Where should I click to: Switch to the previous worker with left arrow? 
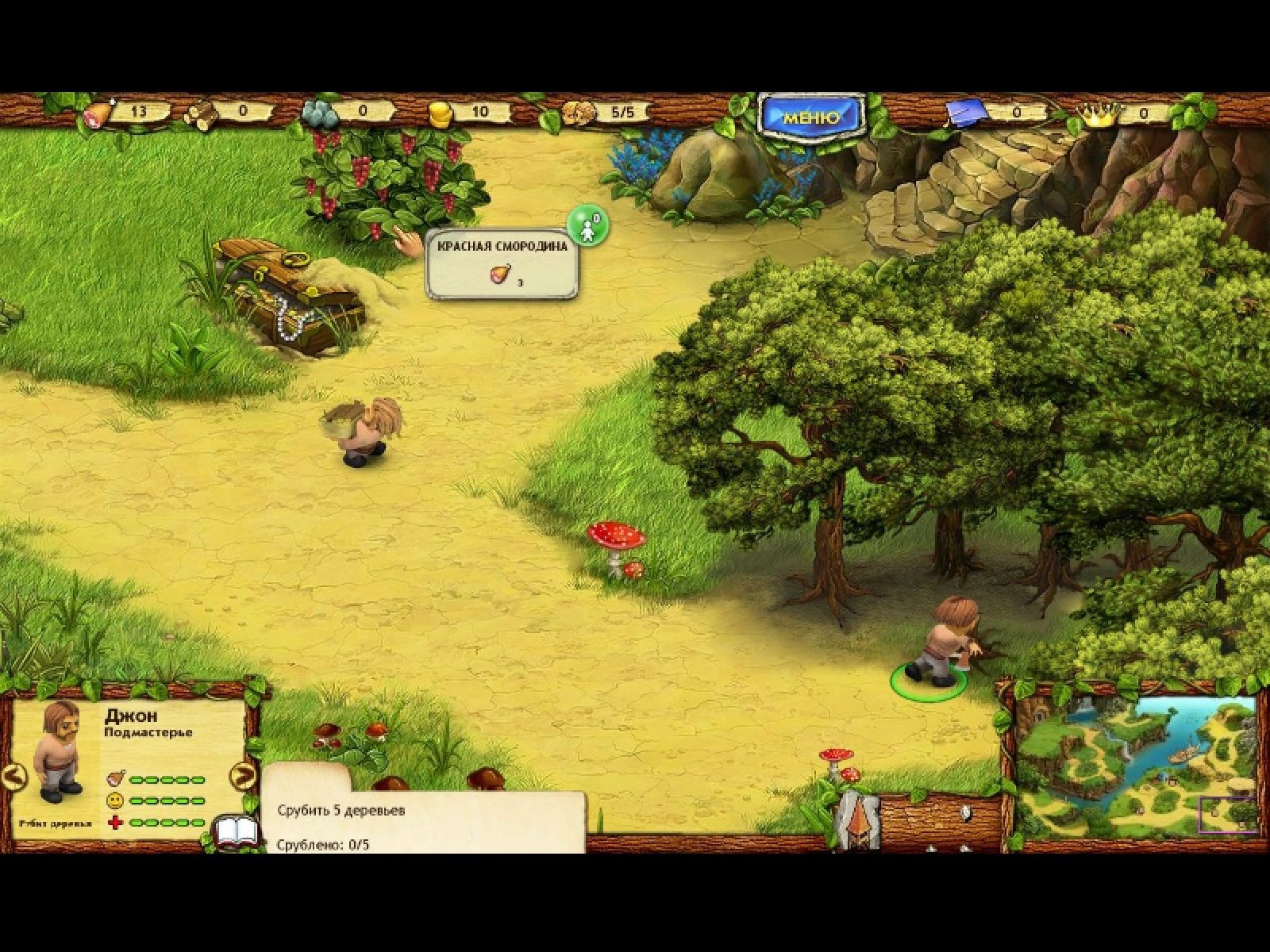click(13, 776)
